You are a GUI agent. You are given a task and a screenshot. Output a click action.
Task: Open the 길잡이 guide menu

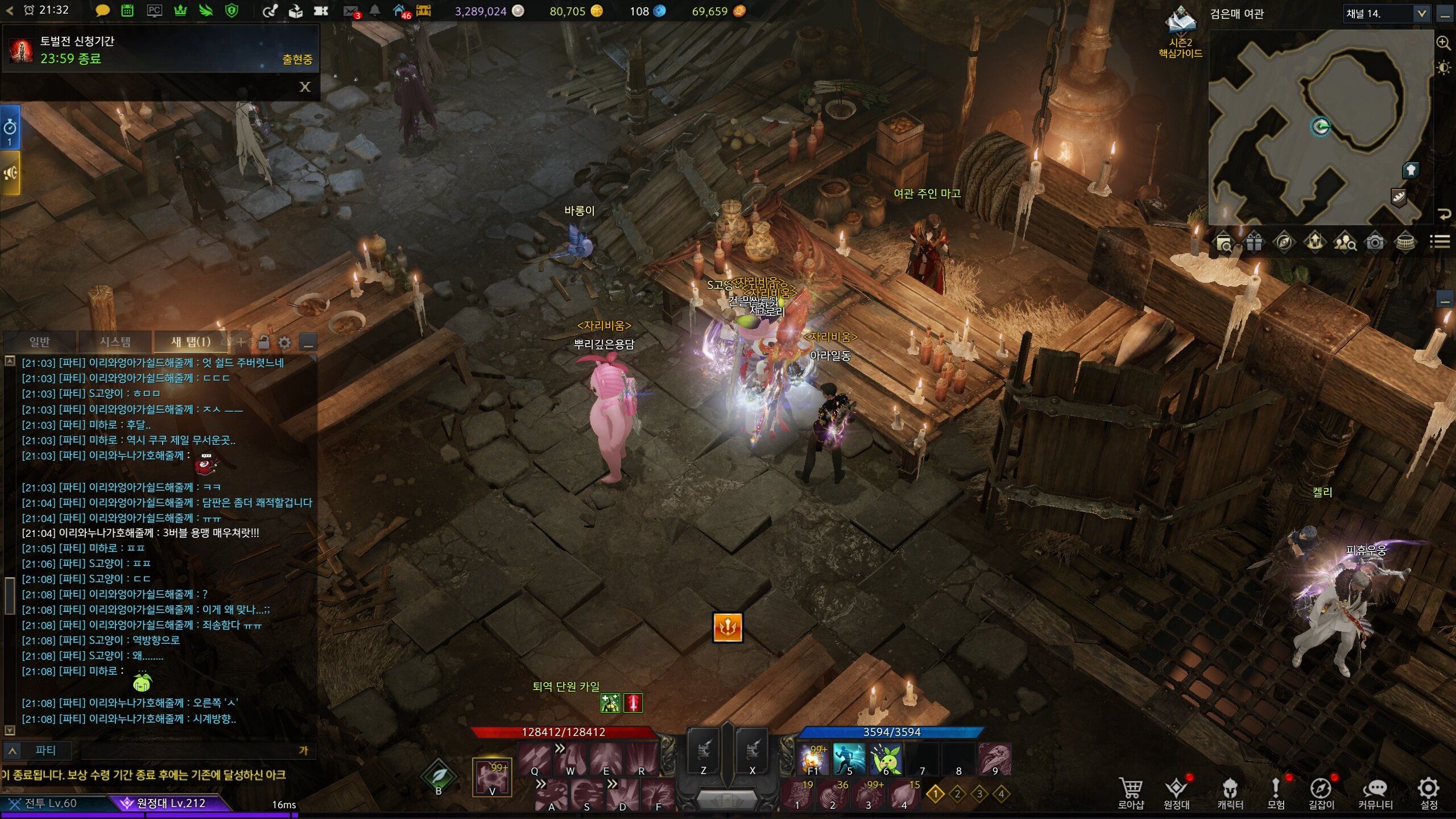[1321, 792]
